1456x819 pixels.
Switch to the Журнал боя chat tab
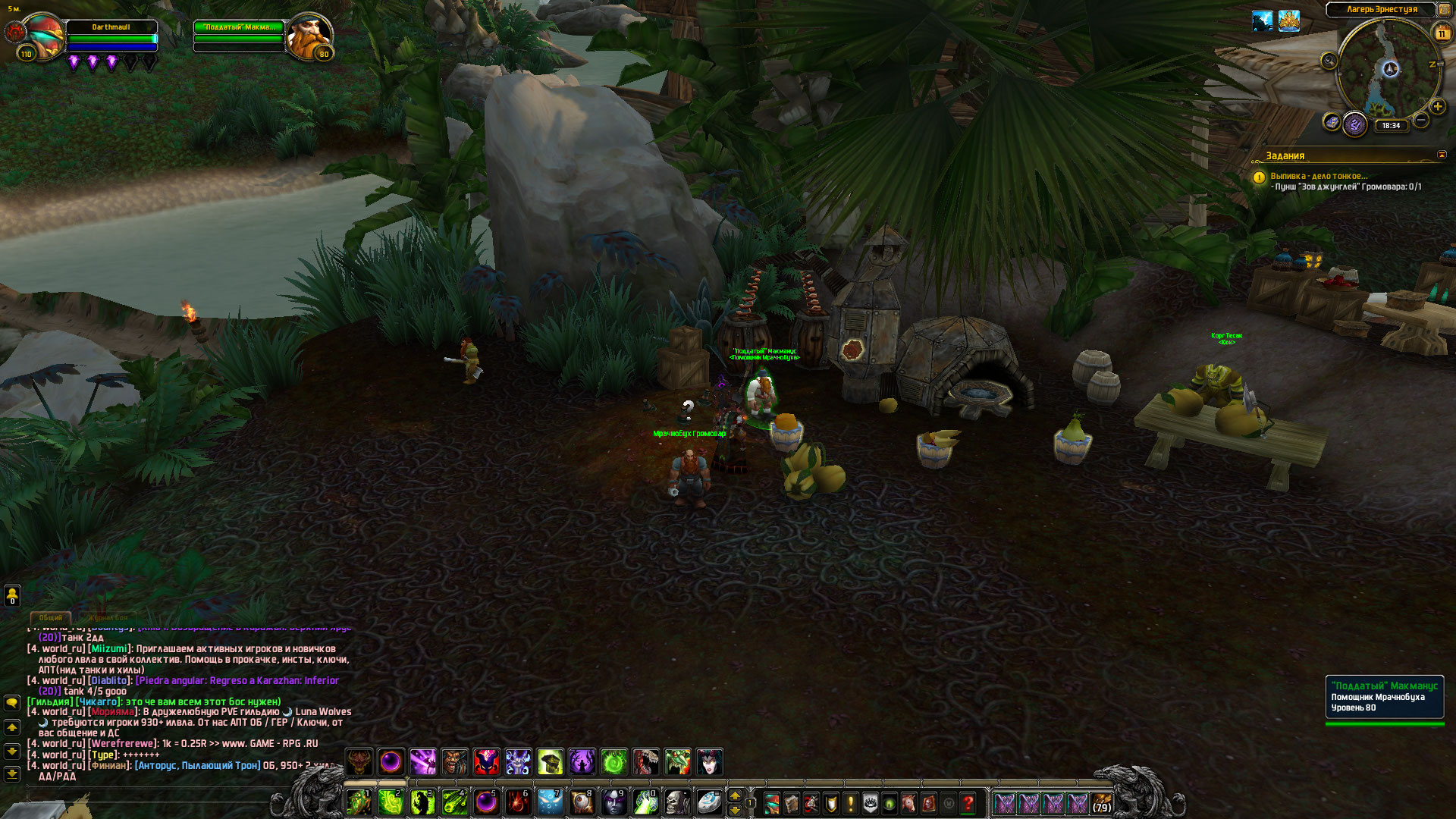tap(108, 617)
